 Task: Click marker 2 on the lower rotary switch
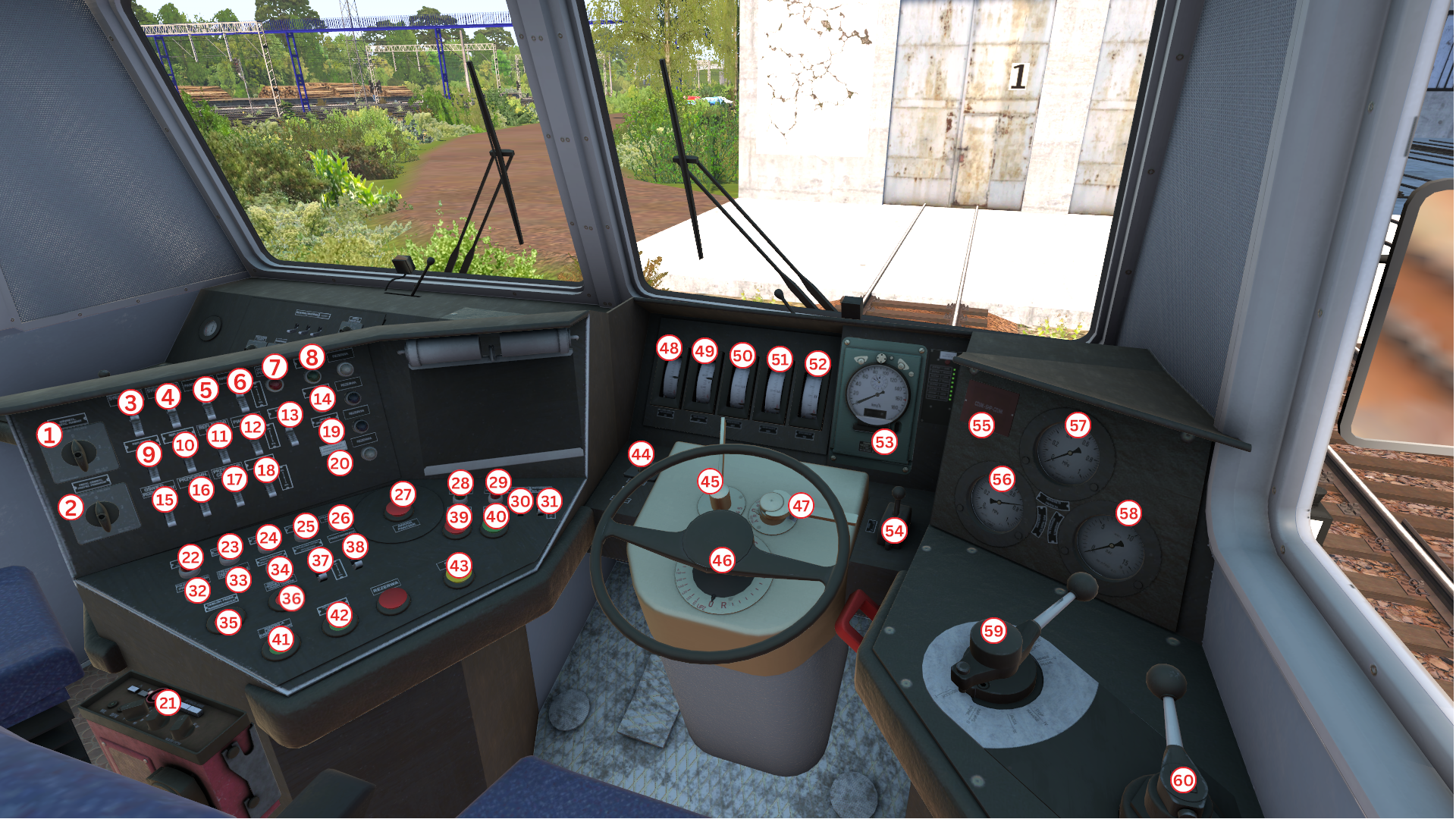coord(71,507)
